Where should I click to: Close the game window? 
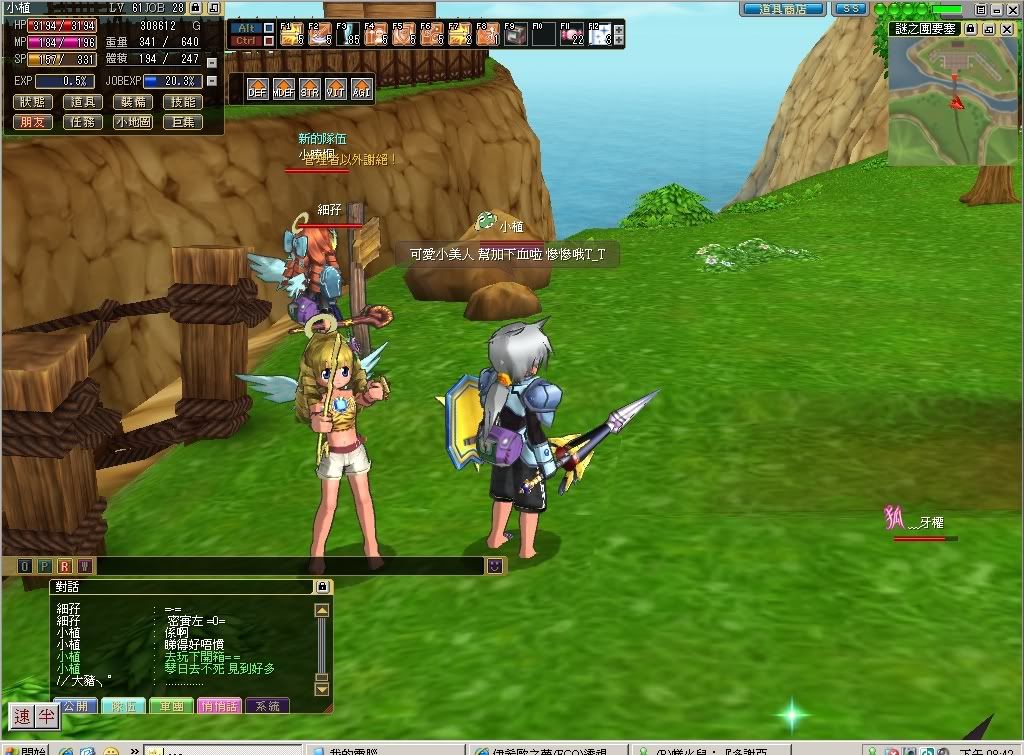pyautogui.click(x=1009, y=8)
